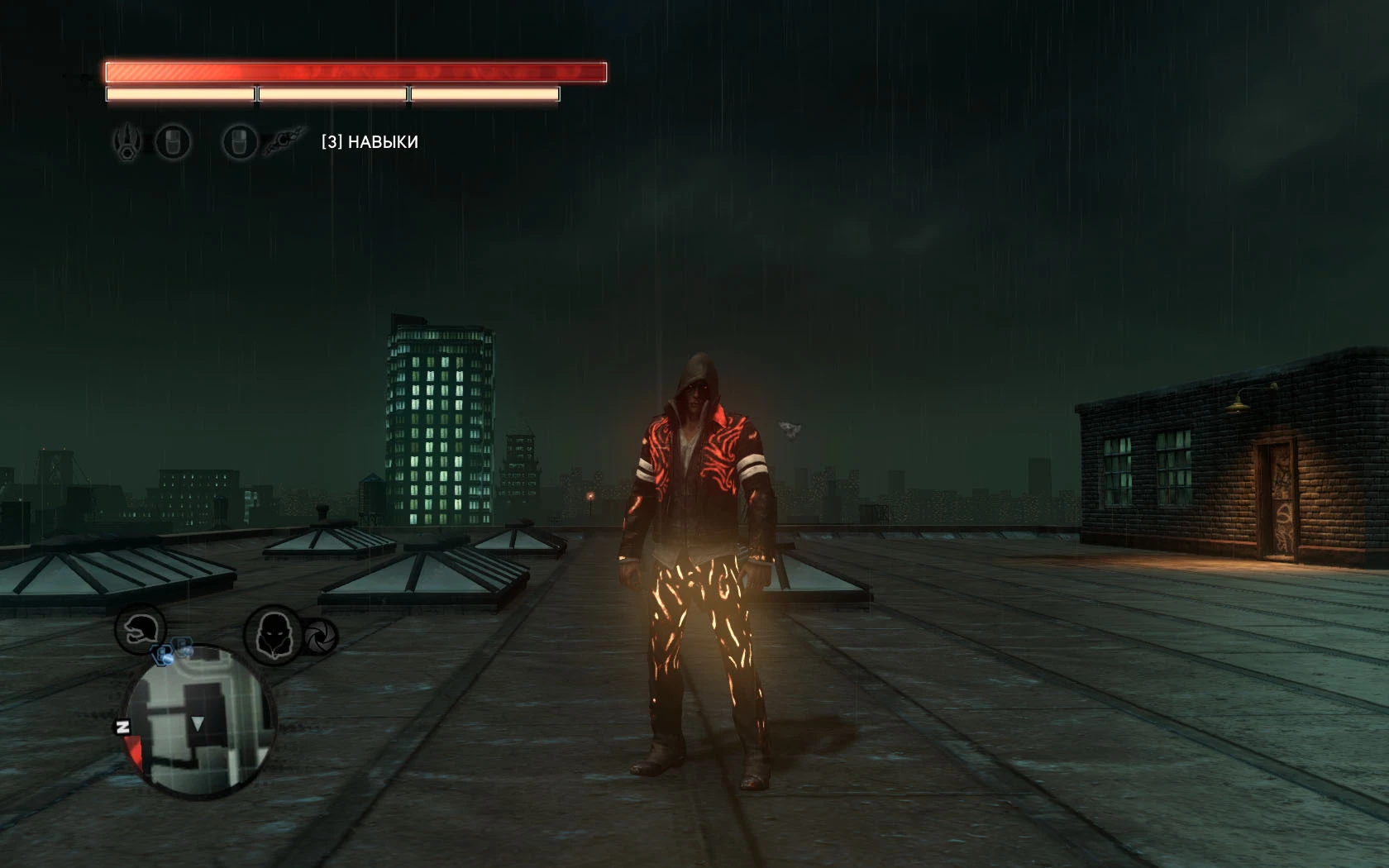Click the helmet disguise icon above minimap
The image size is (1389, 868).
[x=139, y=631]
